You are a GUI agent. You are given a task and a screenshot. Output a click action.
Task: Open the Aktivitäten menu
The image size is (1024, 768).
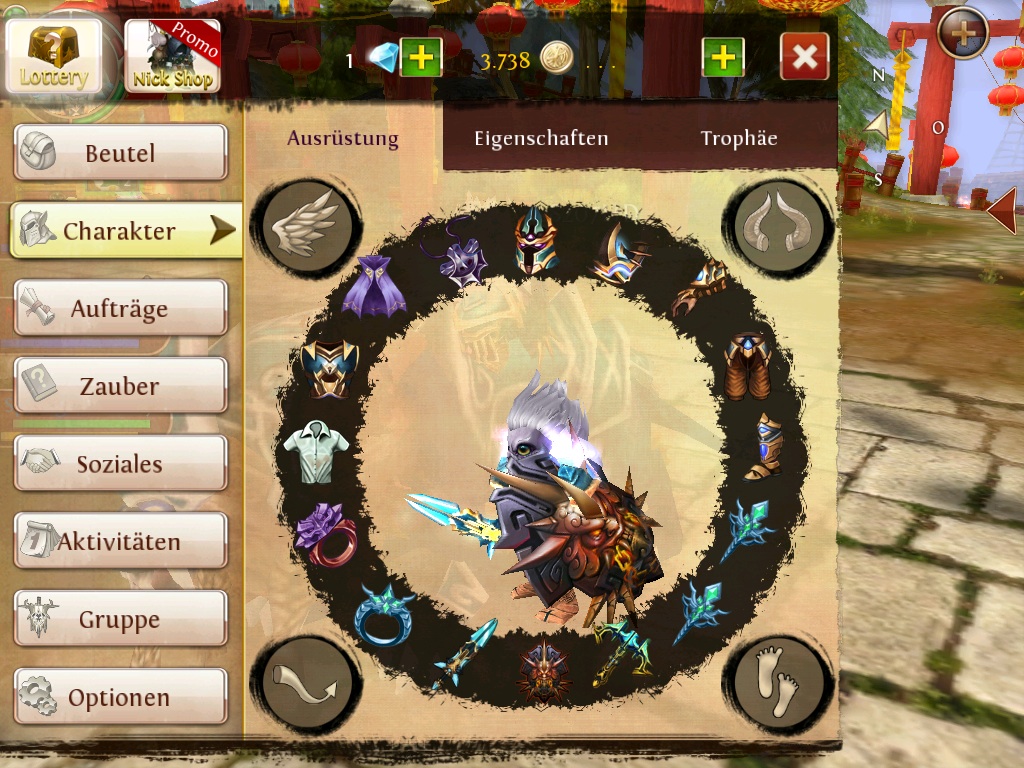(x=121, y=542)
